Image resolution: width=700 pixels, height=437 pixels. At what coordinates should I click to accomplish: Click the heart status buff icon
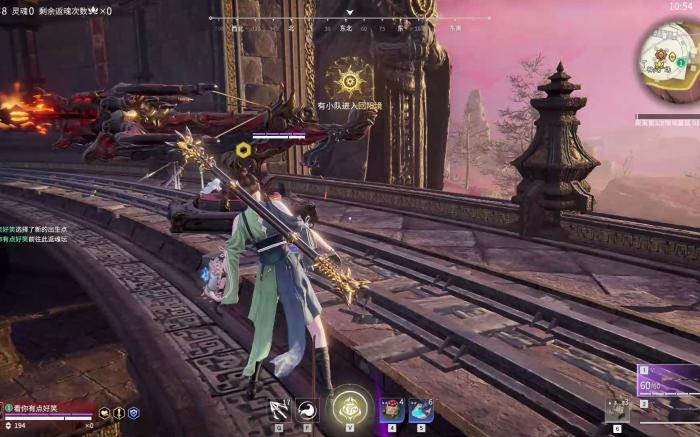104,412
